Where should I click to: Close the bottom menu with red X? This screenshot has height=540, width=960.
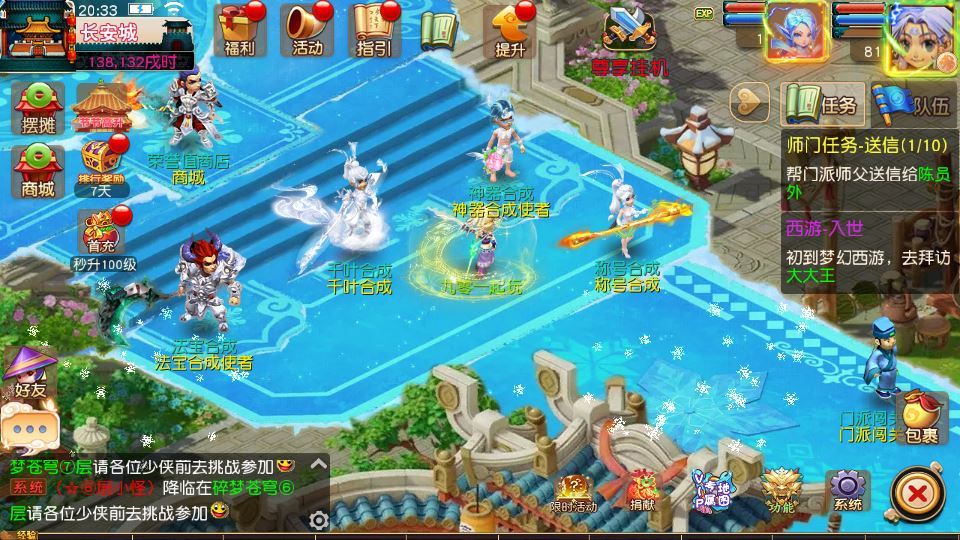click(914, 493)
